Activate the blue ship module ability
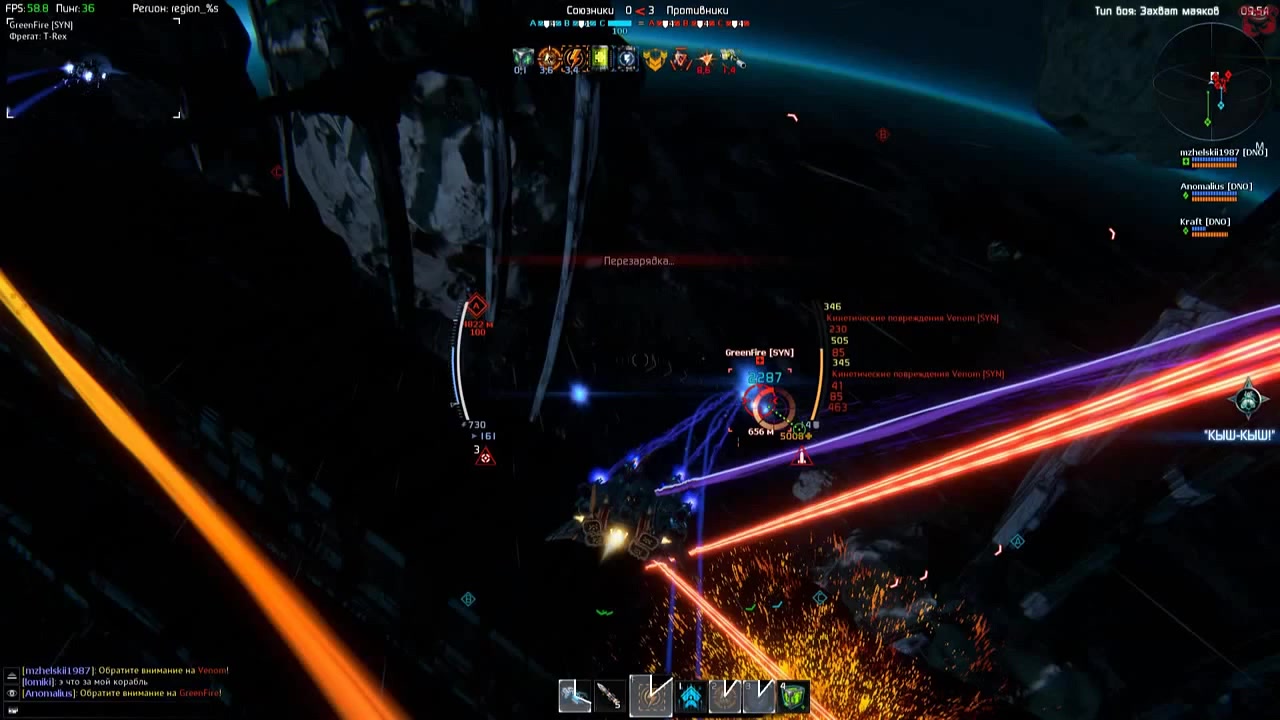Screen dimensions: 1280x720 click(690, 695)
